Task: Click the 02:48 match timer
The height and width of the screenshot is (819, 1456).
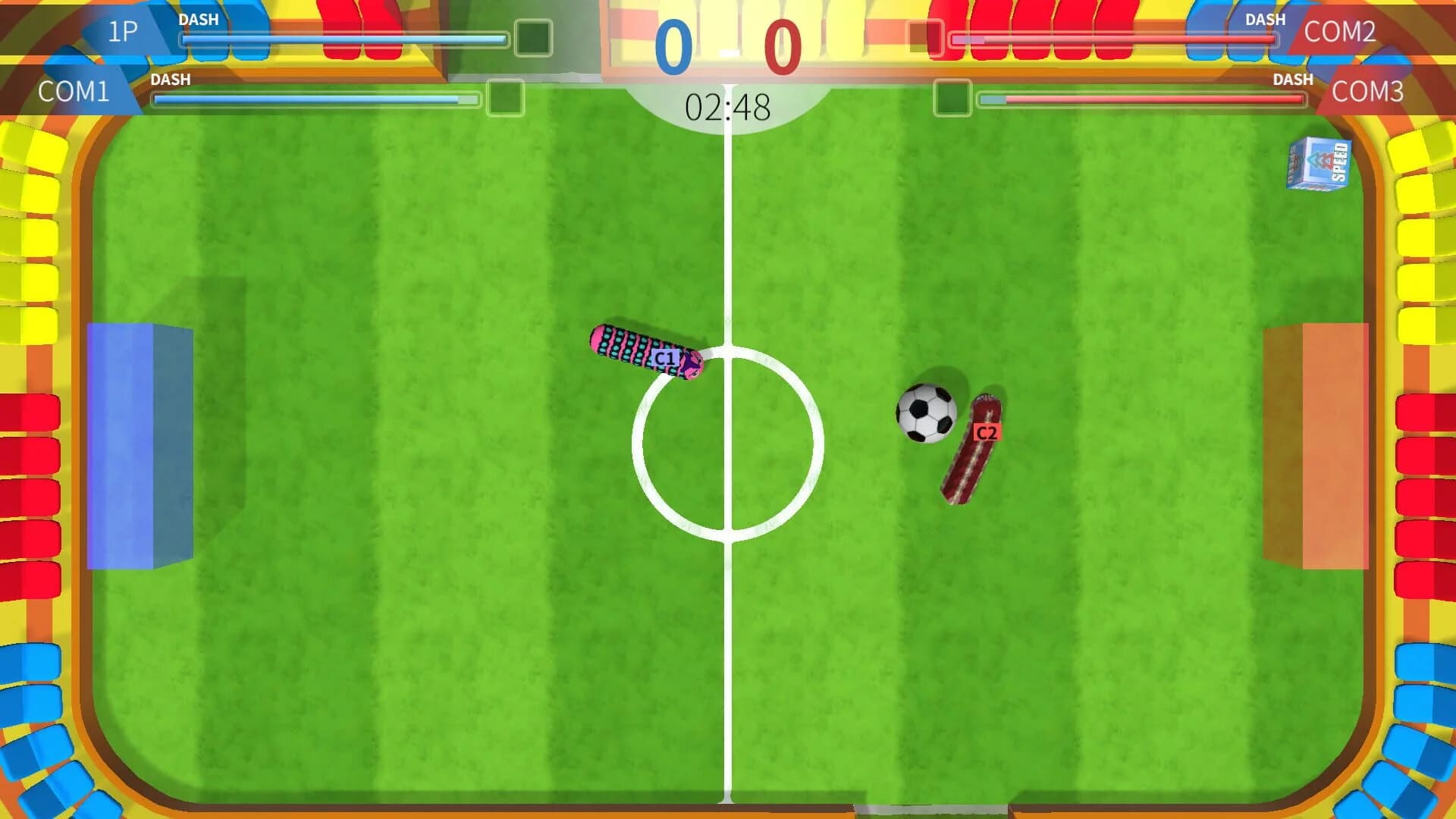Action: tap(726, 106)
